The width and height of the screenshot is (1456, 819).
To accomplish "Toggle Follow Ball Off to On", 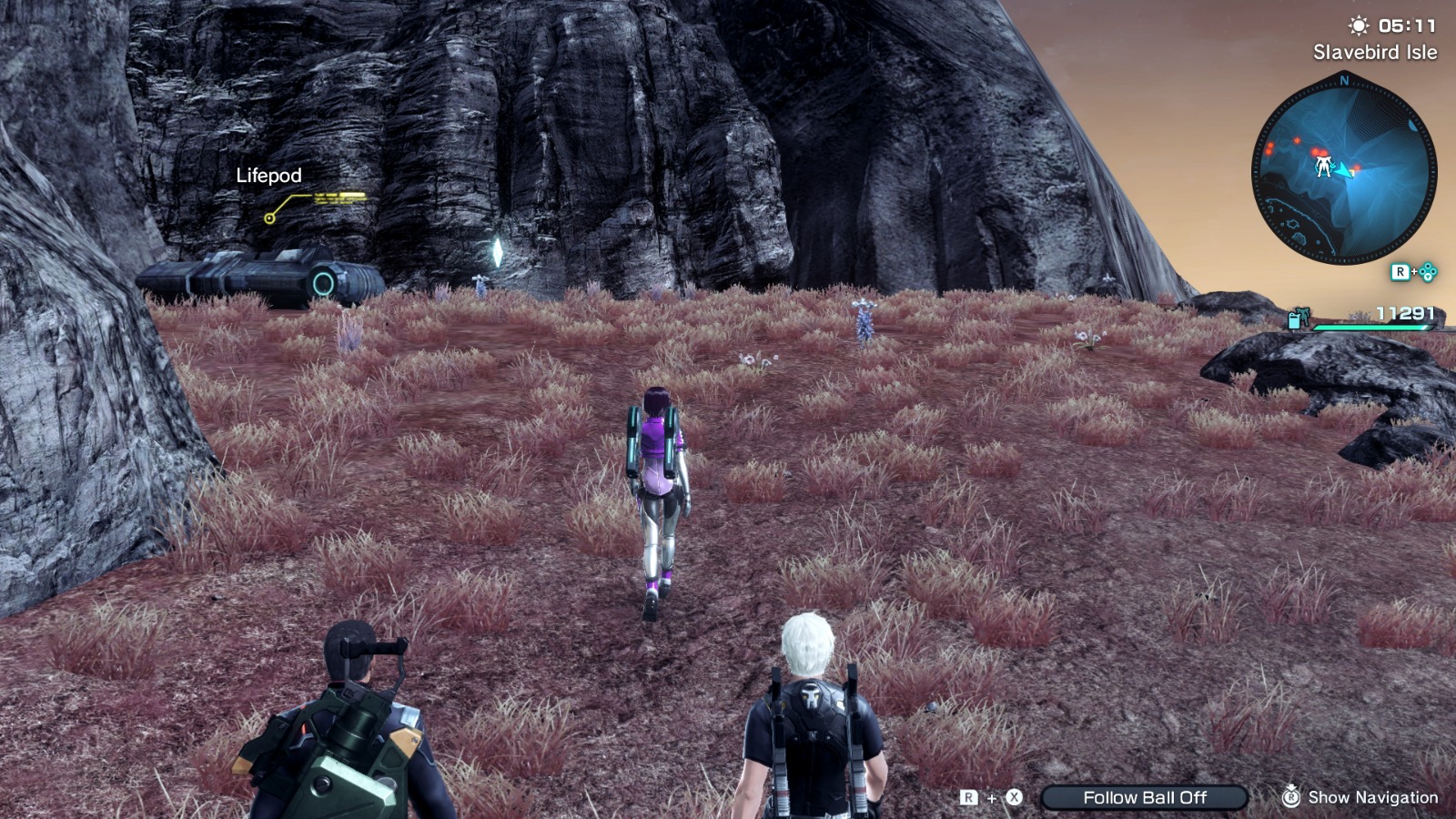I will point(1145,795).
